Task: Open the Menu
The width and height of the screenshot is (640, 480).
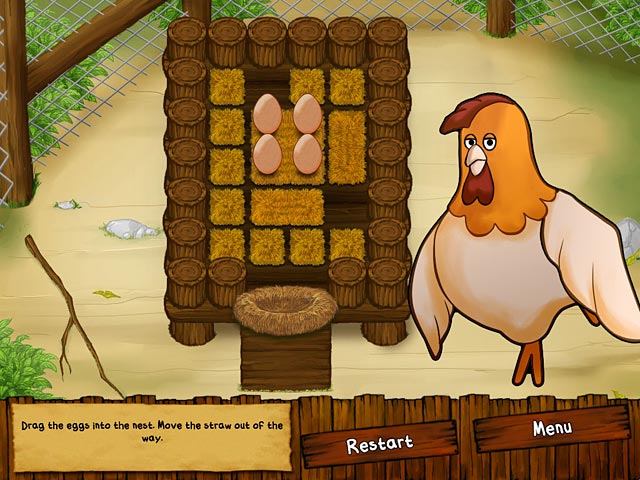Action: pyautogui.click(x=551, y=429)
